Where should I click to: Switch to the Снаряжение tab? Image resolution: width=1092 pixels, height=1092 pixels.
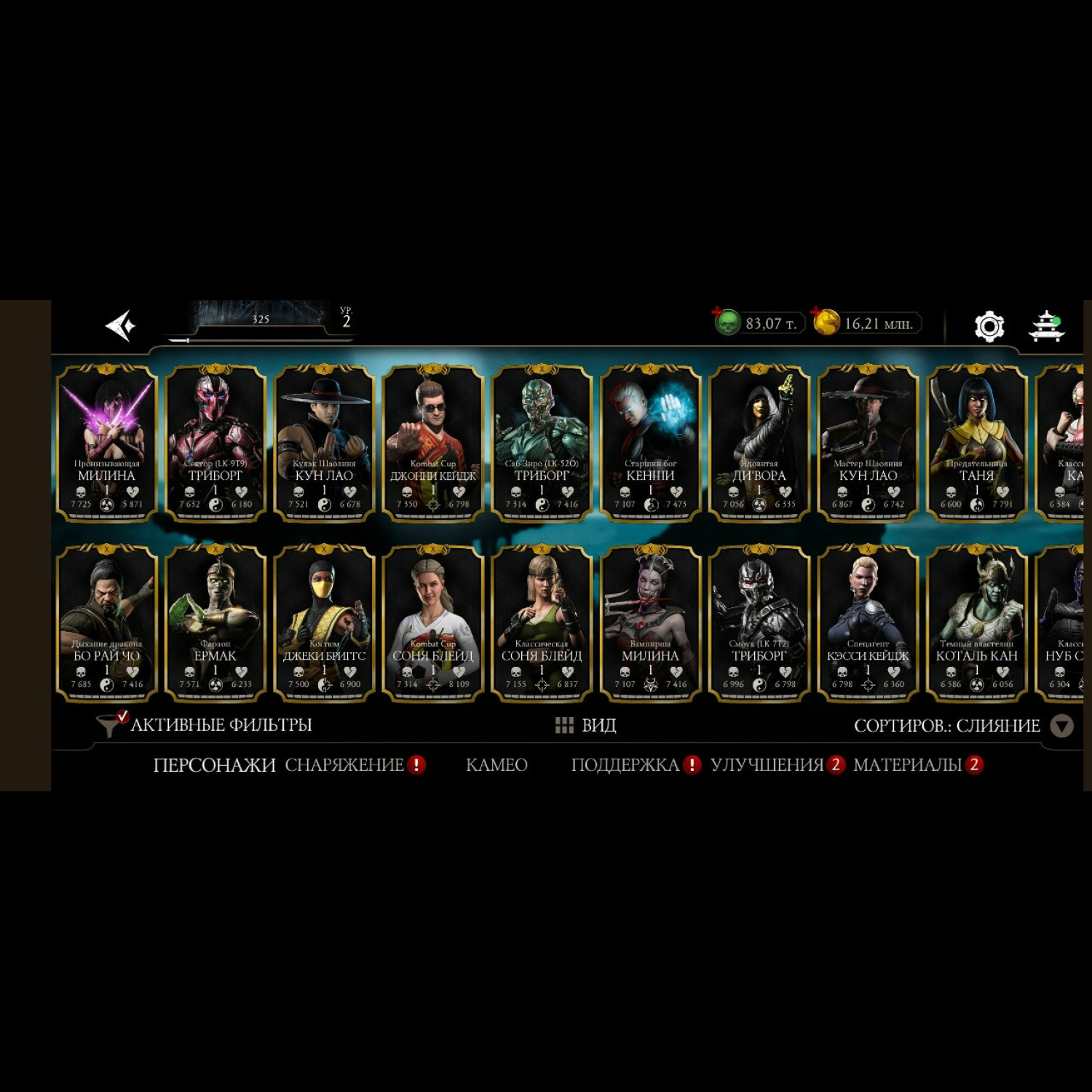point(344,765)
